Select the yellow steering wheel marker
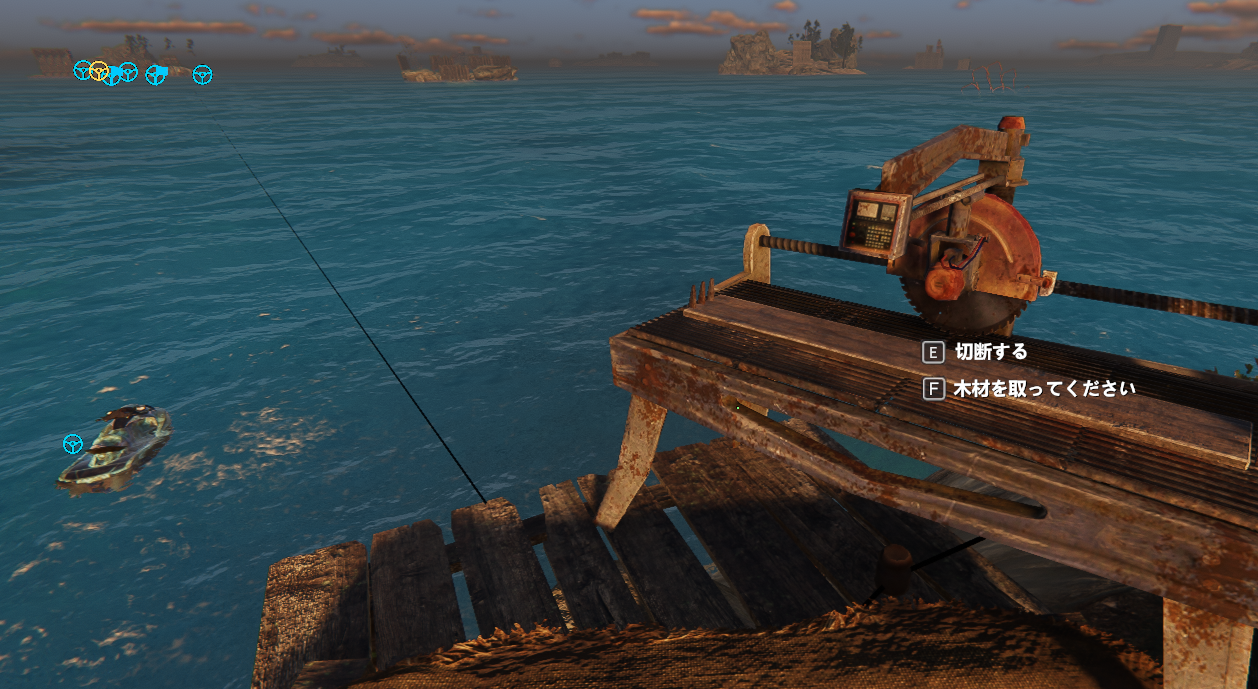Viewport: 1258px width, 689px height. click(98, 71)
